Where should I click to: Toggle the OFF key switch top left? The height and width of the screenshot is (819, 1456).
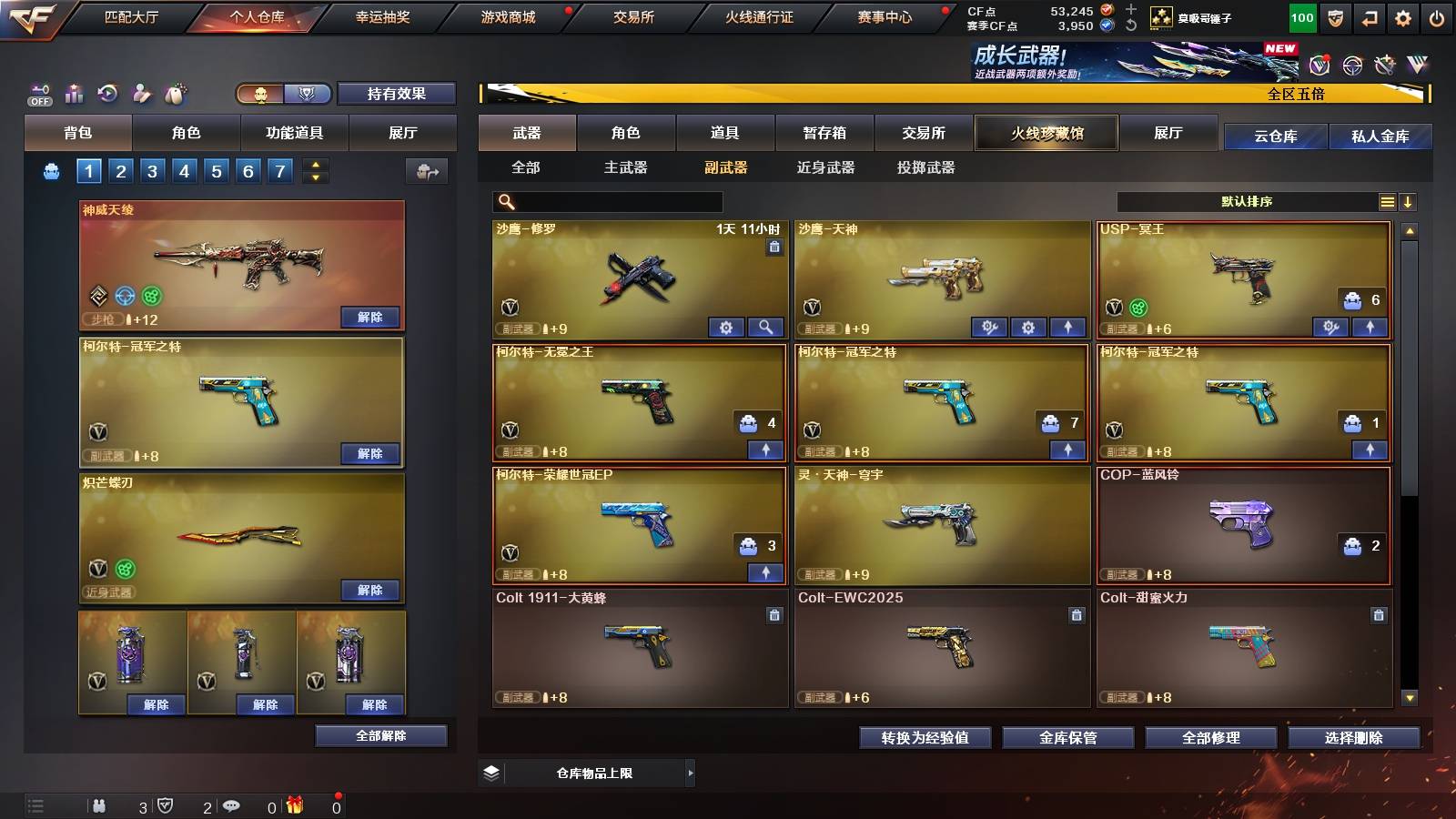click(x=39, y=94)
